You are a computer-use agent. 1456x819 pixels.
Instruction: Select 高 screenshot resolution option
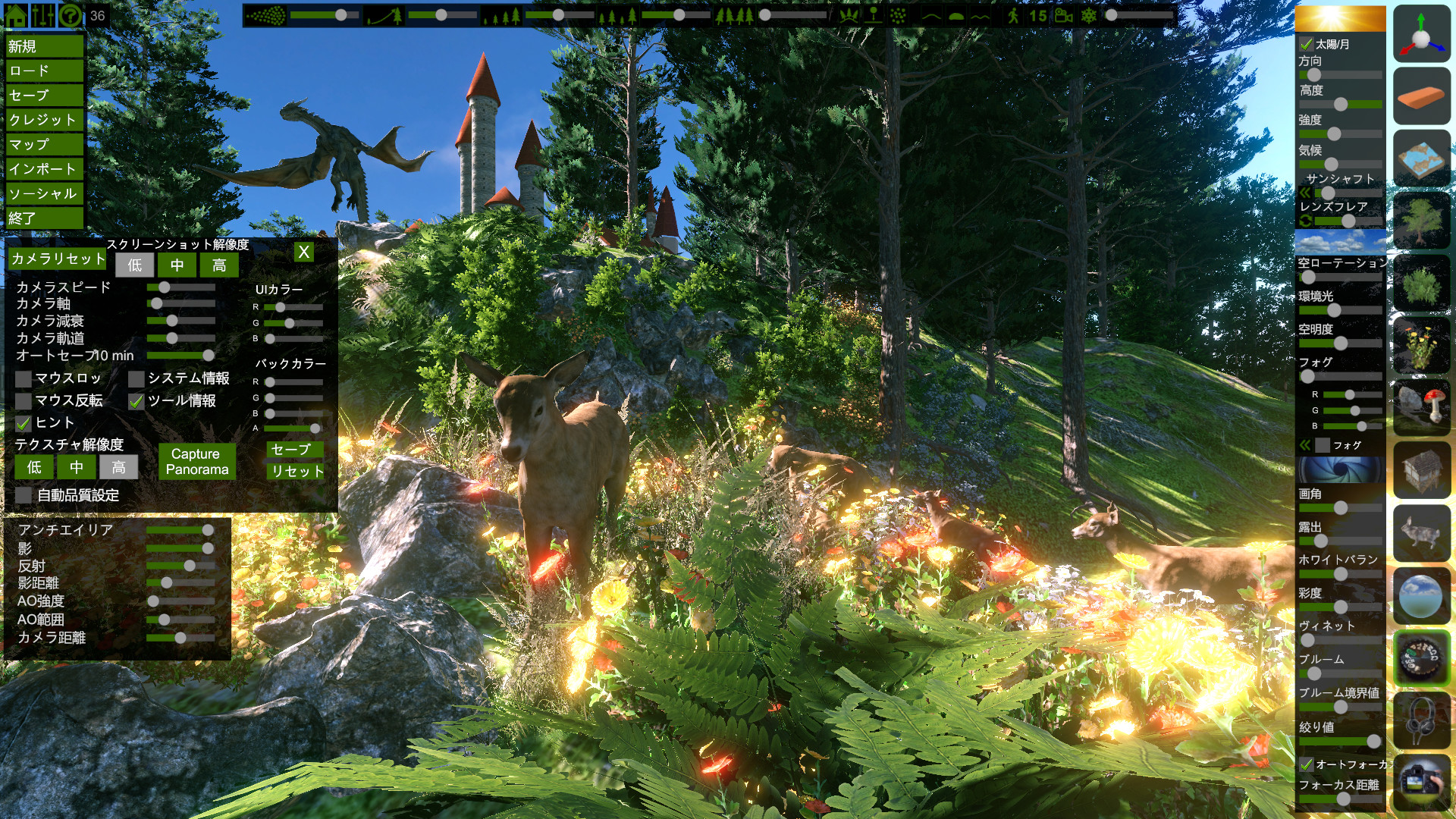[x=218, y=265]
